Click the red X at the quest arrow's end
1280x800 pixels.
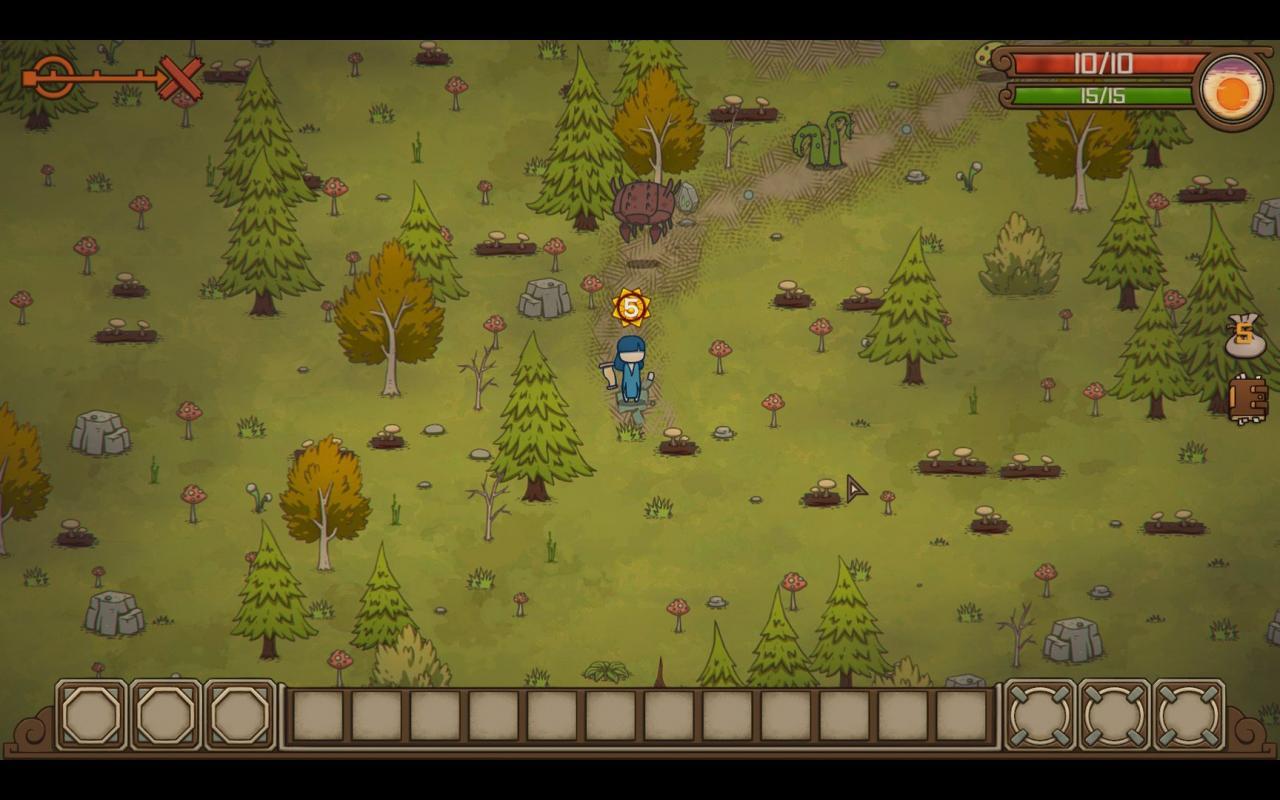click(178, 75)
